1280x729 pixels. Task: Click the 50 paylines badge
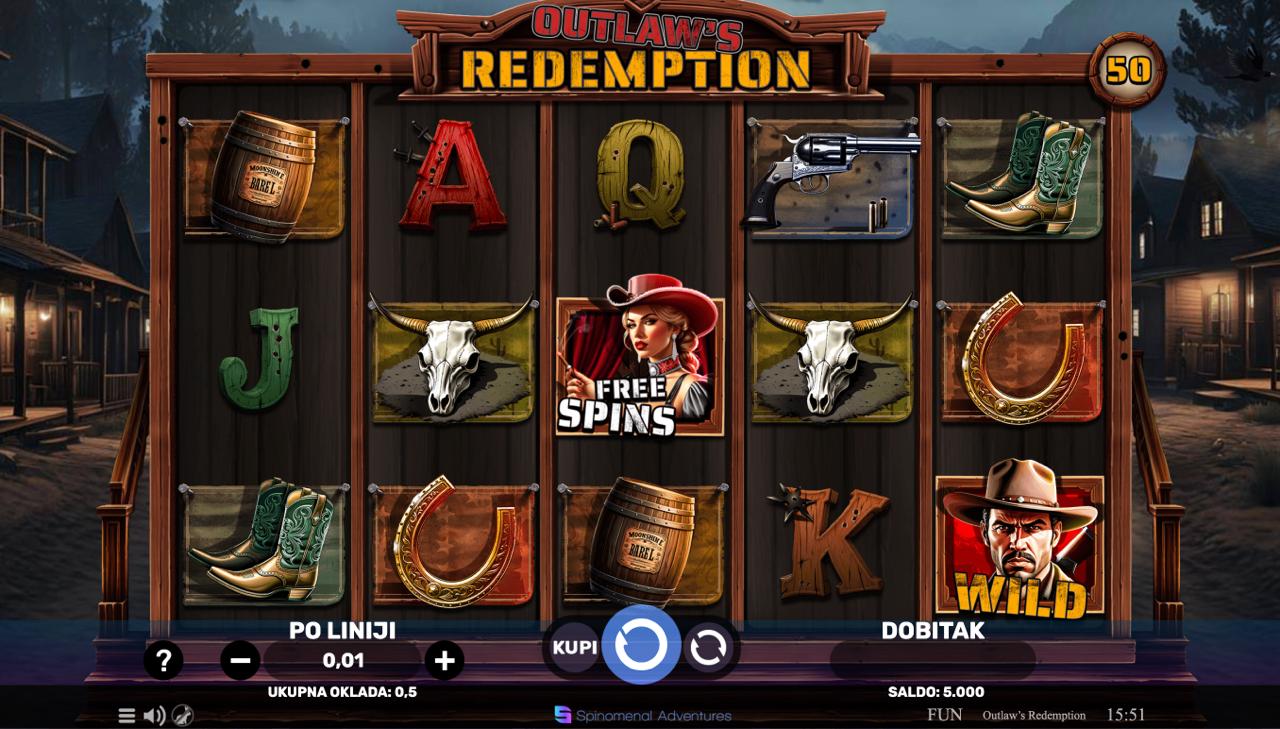coord(1127,70)
